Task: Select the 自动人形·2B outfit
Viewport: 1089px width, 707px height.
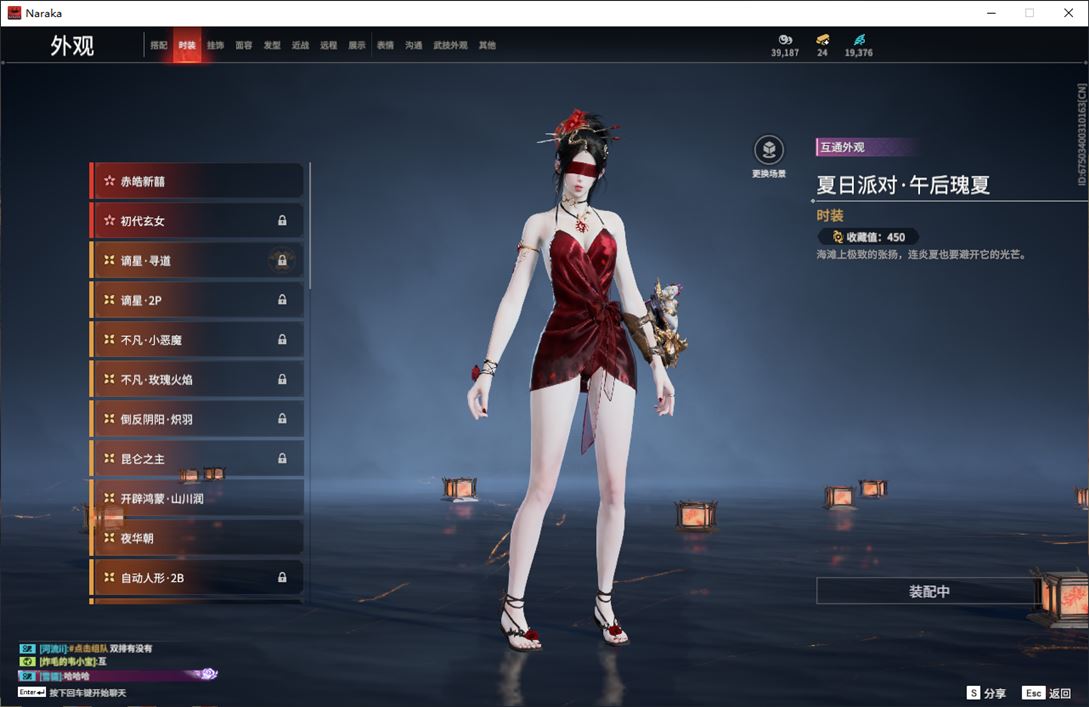Action: point(197,577)
